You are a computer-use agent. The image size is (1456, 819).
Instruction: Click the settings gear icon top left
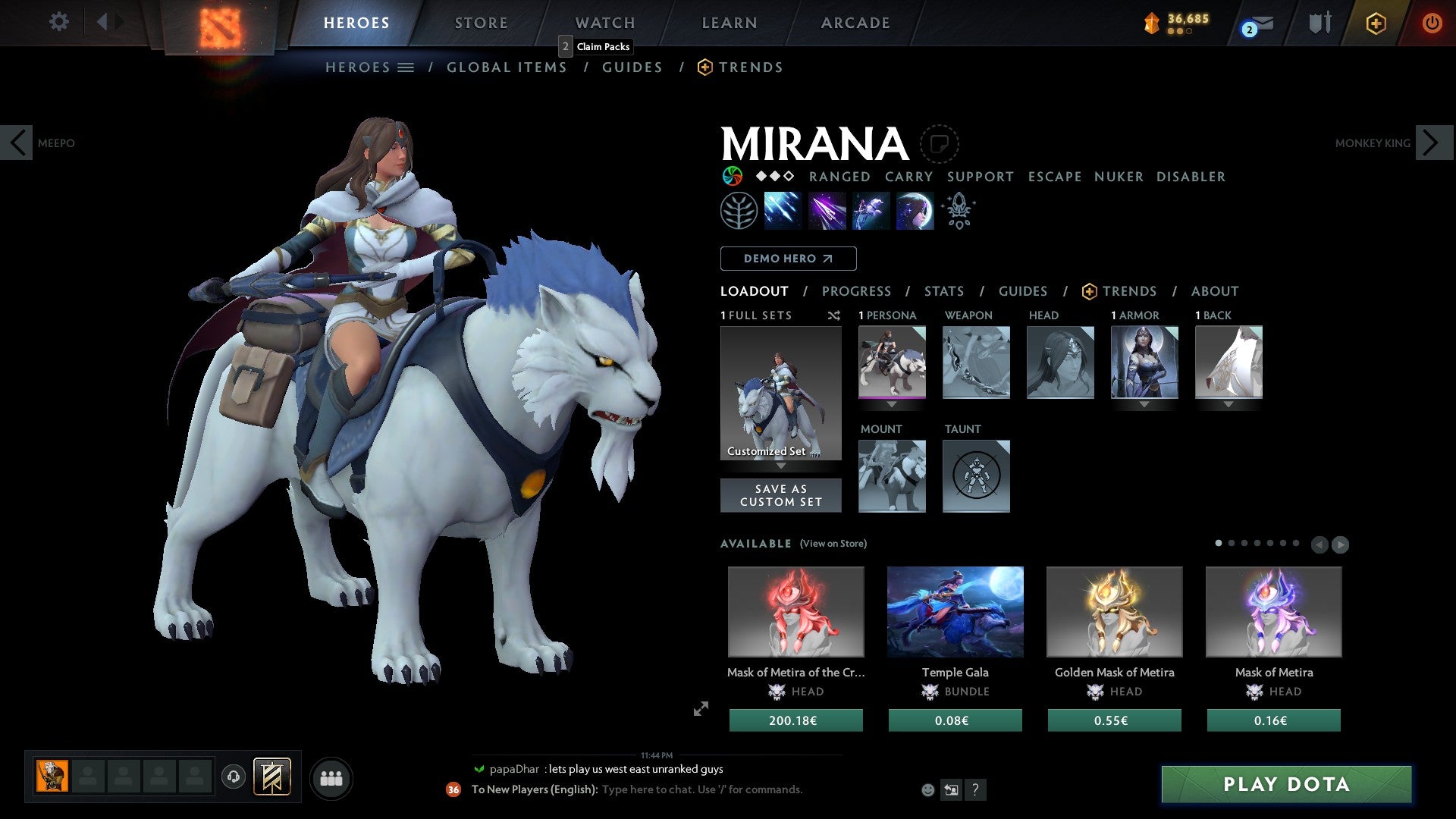coord(58,22)
